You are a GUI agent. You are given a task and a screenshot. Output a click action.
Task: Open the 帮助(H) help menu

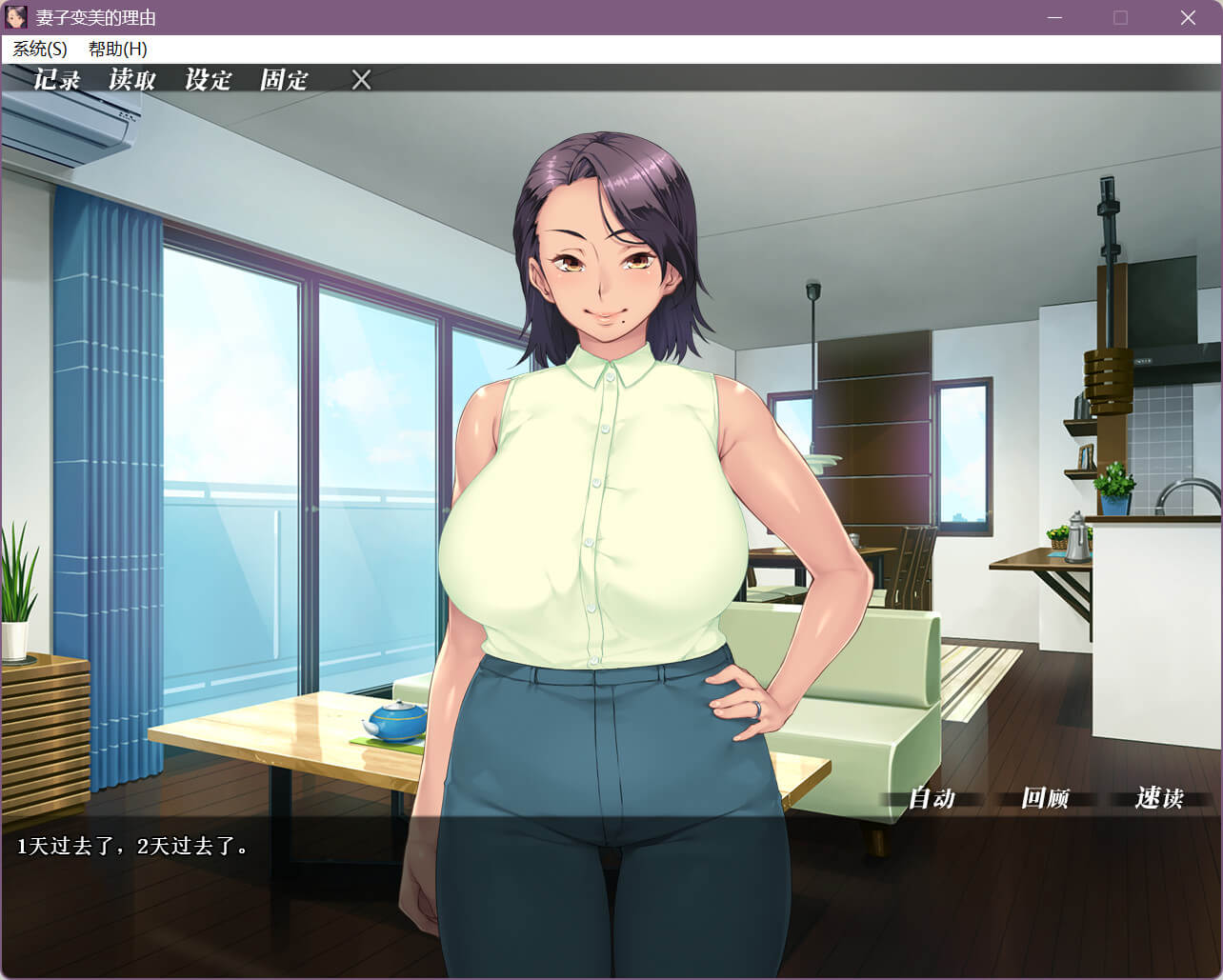click(118, 50)
